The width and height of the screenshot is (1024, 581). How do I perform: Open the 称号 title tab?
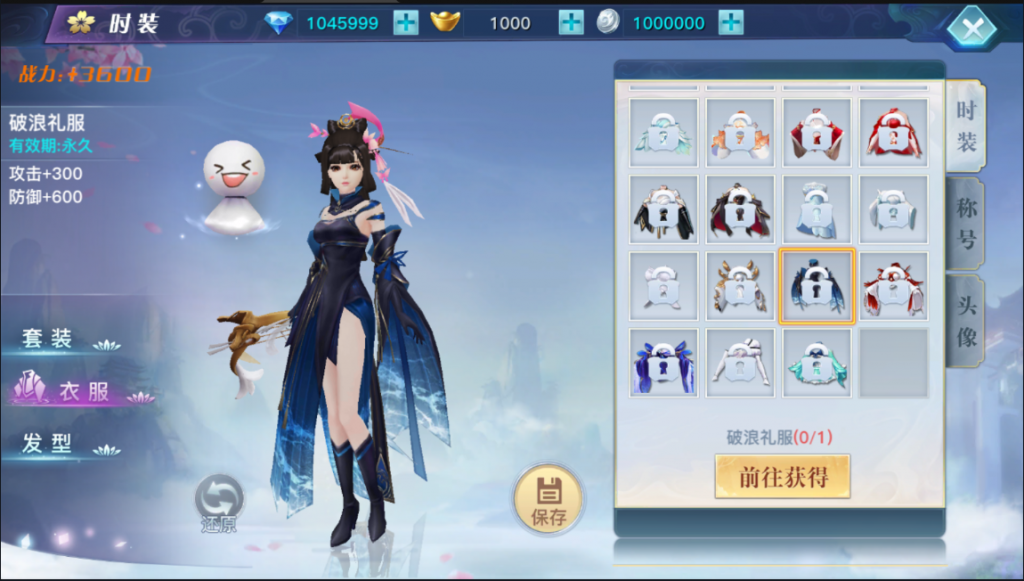[966, 223]
